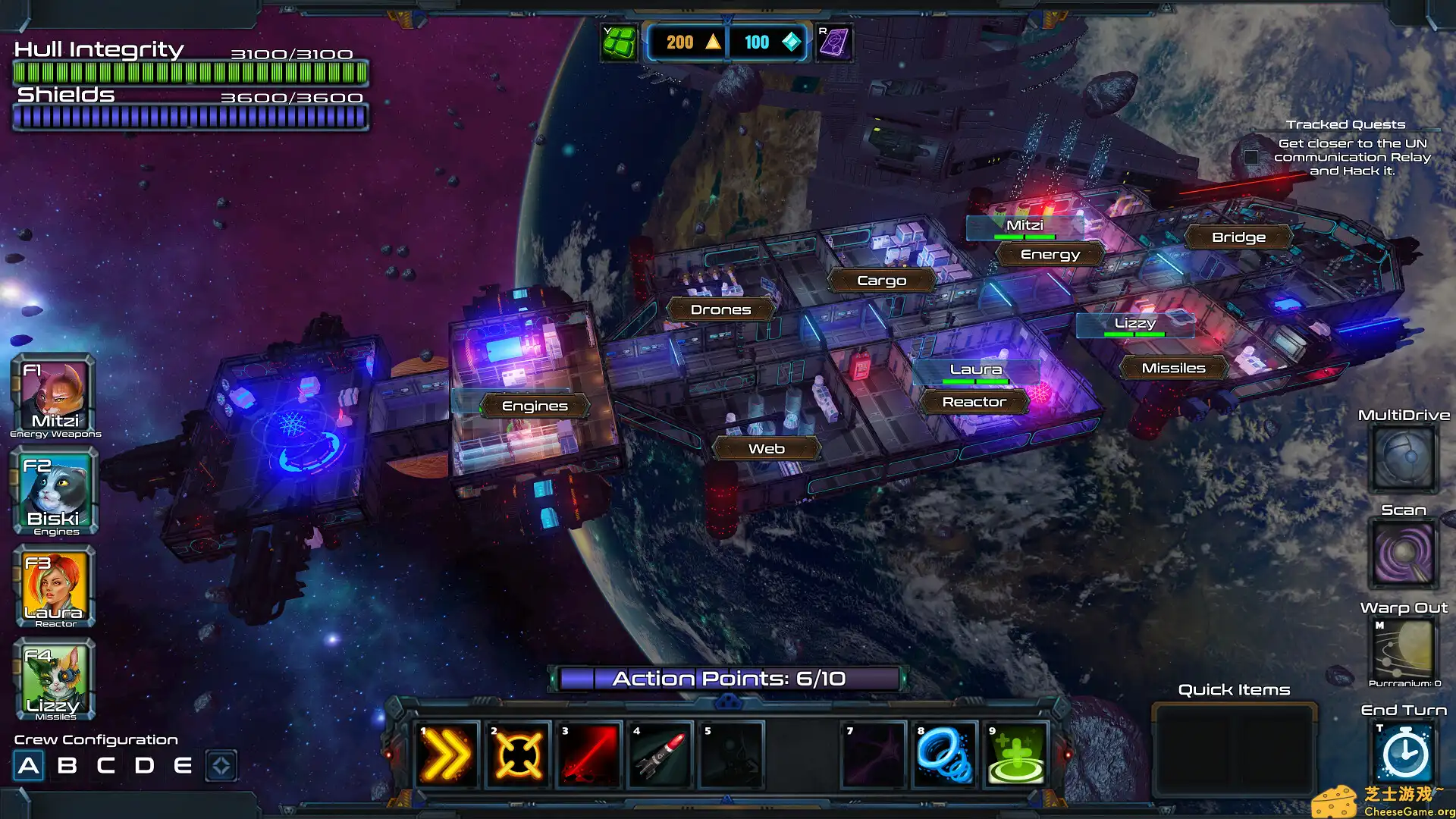Select Biski's crew portrait

pyautogui.click(x=55, y=491)
